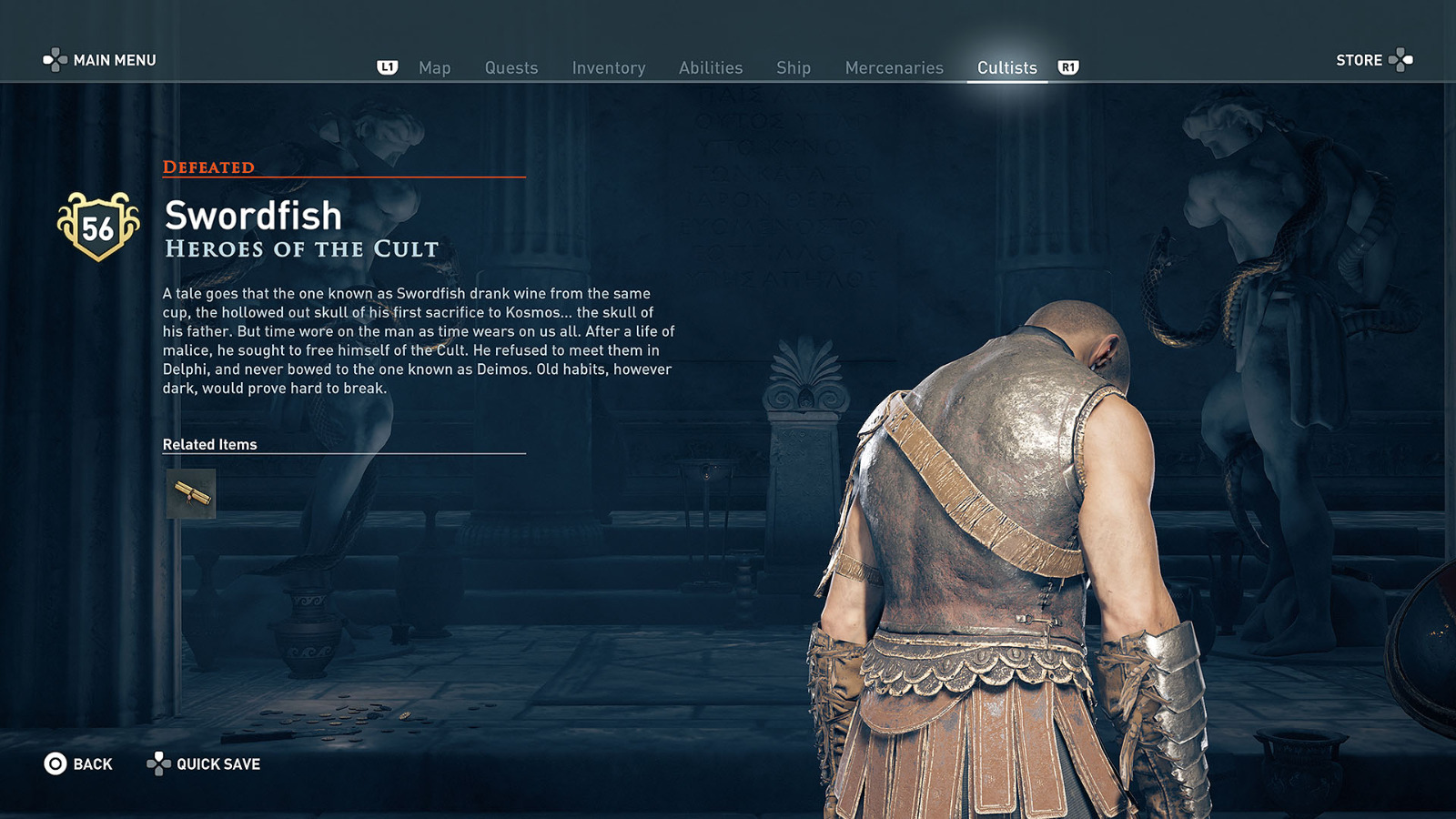Select the golden scroll related item icon
The width and height of the screenshot is (1456, 819).
point(190,492)
